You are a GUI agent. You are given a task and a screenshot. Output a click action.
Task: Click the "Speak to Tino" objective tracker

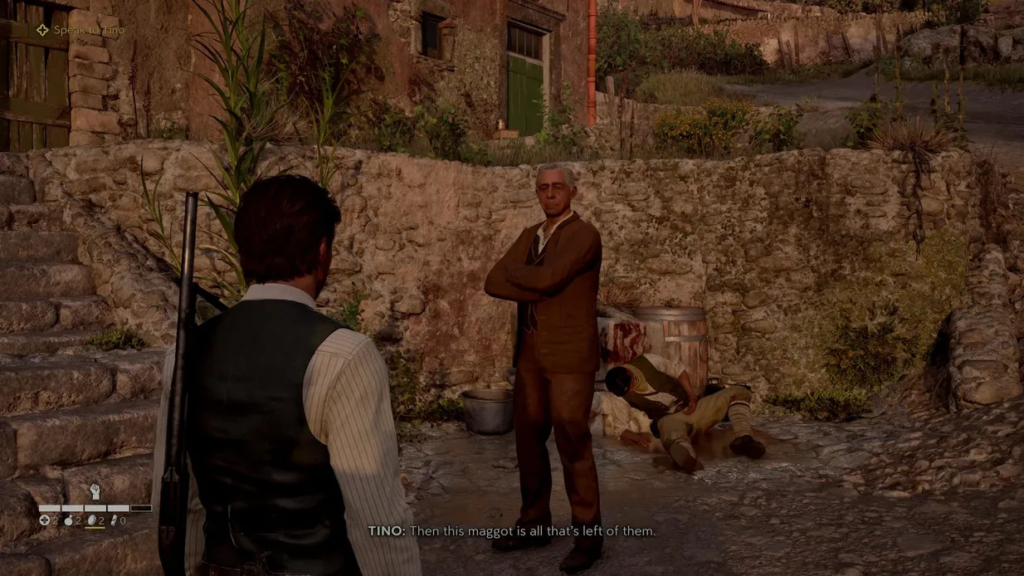click(81, 30)
